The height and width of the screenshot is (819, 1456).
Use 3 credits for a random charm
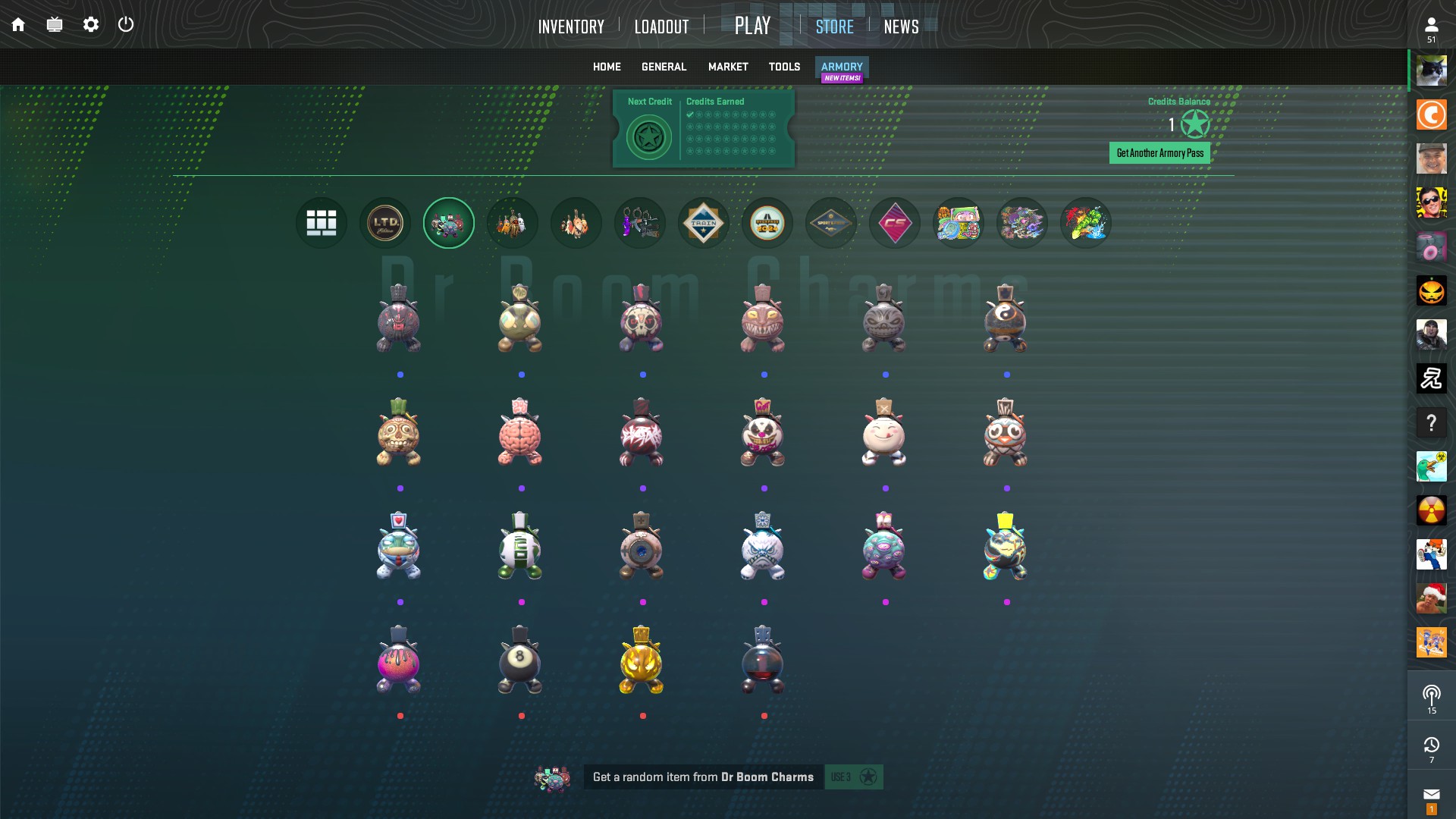tap(853, 777)
